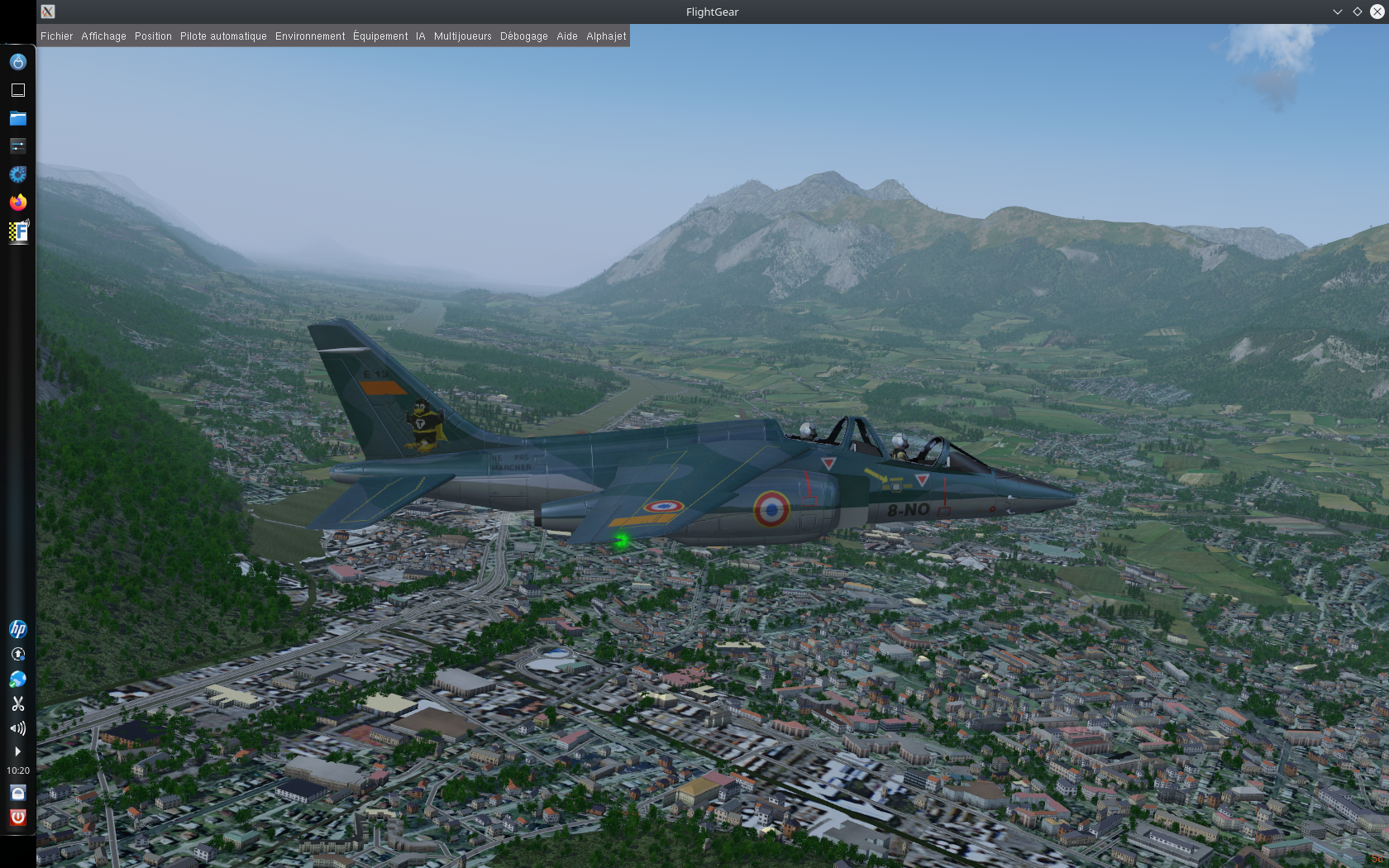Open the Équipement menu
This screenshot has width=1389, height=868.
click(380, 36)
